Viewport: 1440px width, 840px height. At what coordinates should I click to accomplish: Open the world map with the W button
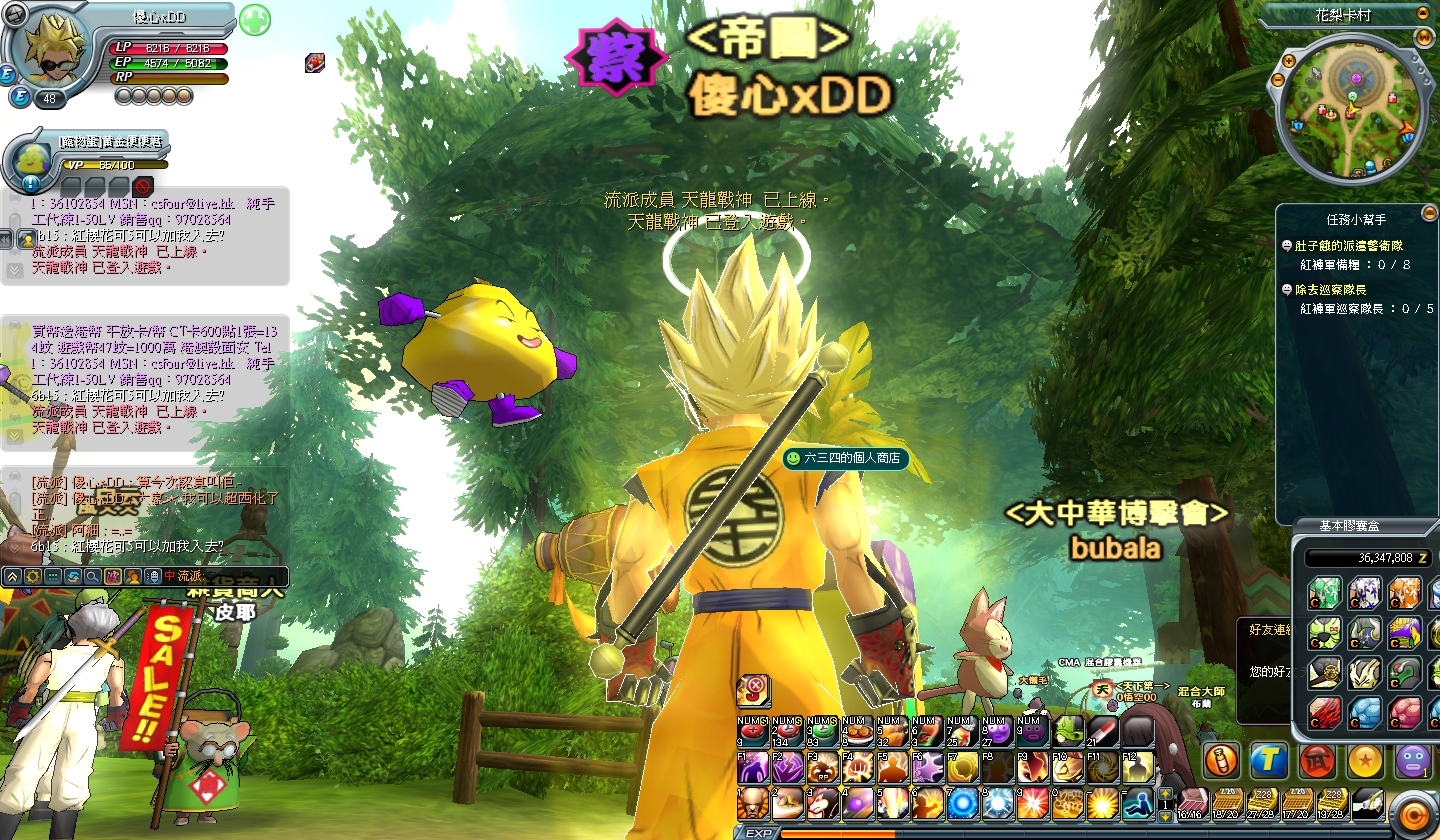point(1424,37)
